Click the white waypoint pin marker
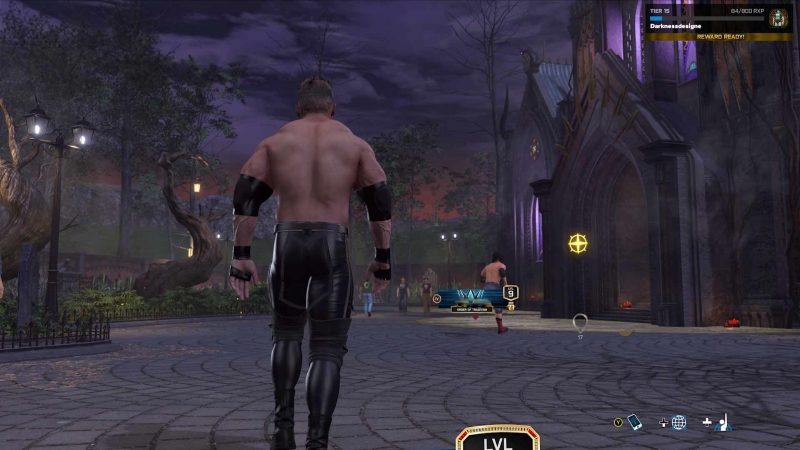 580,322
